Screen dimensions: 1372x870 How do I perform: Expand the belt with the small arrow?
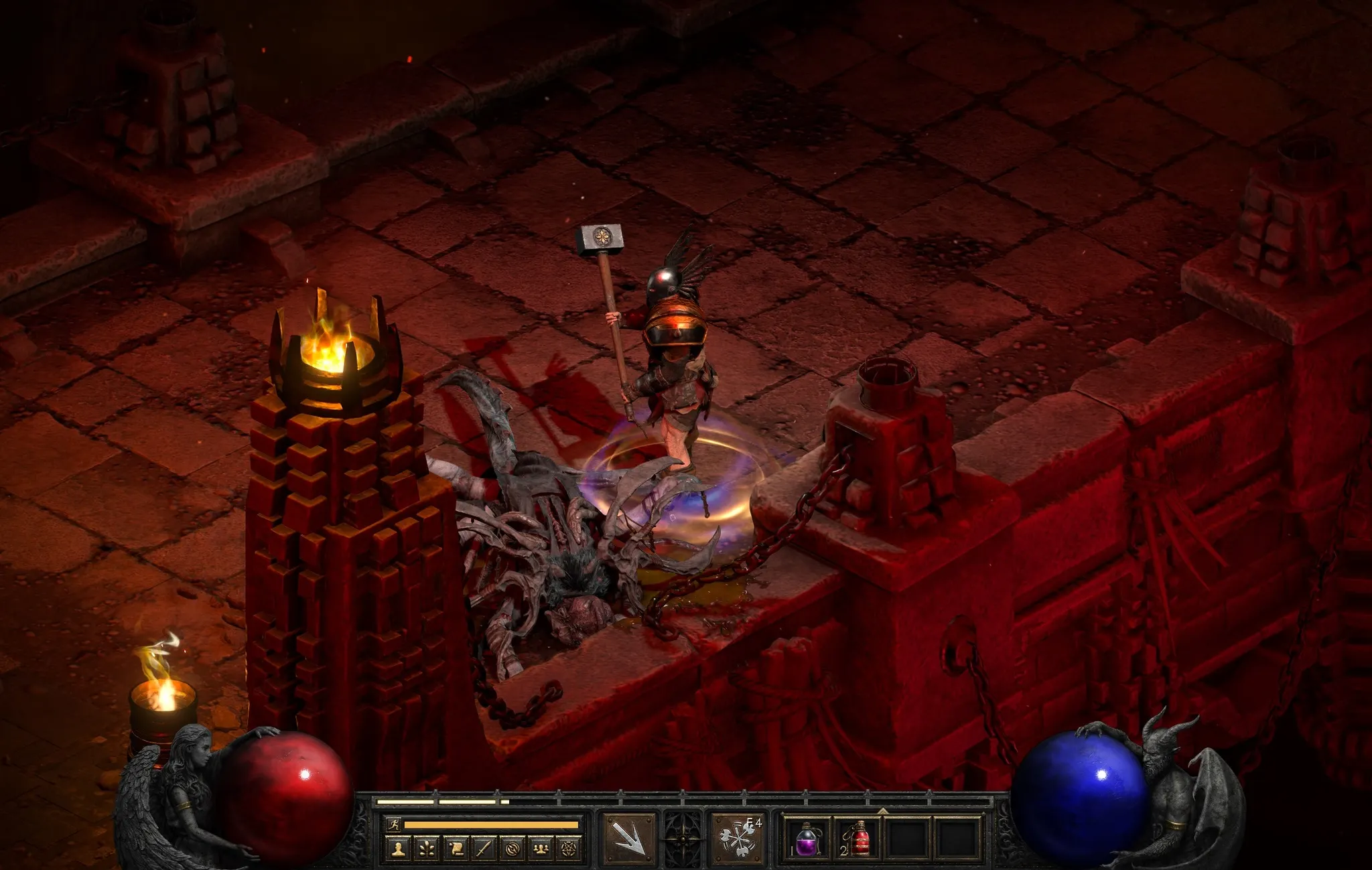coord(882,811)
